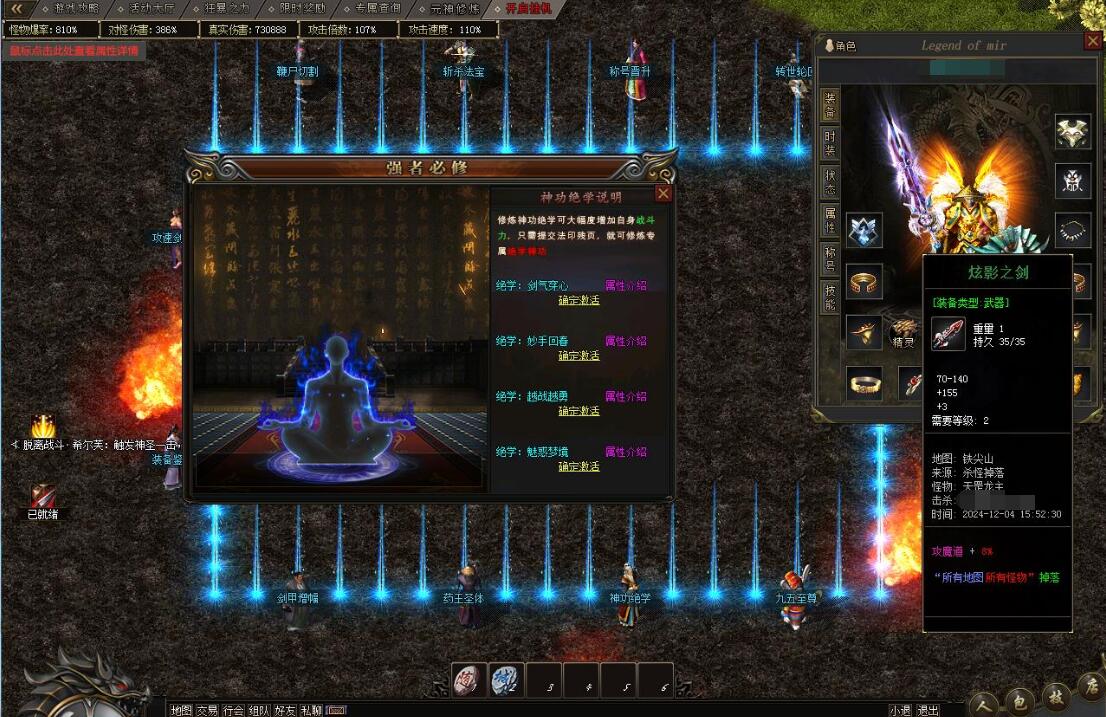Open the 属性 attributes tab
Screen dimensions: 1106x717
click(x=830, y=220)
